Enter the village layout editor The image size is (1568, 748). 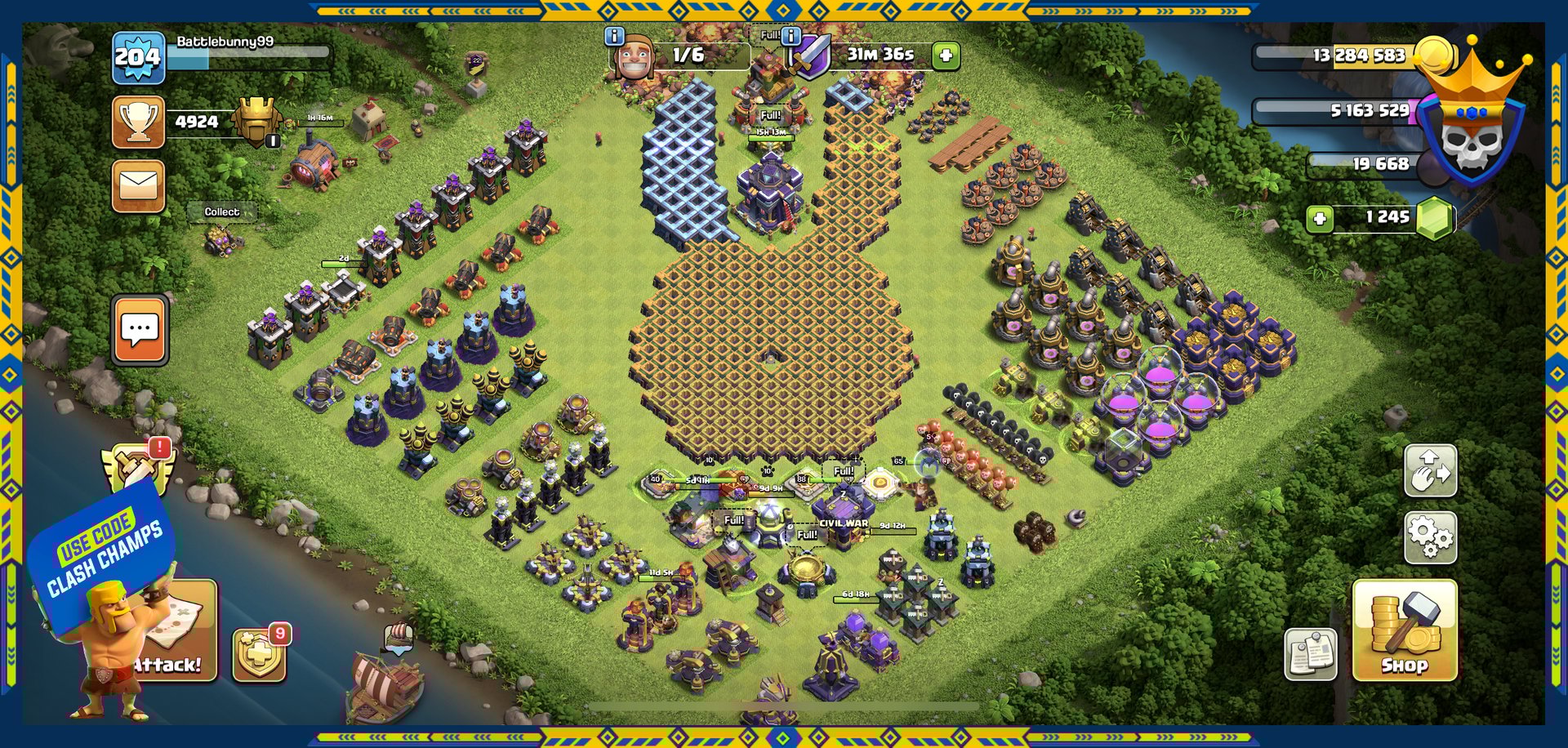[x=1430, y=471]
